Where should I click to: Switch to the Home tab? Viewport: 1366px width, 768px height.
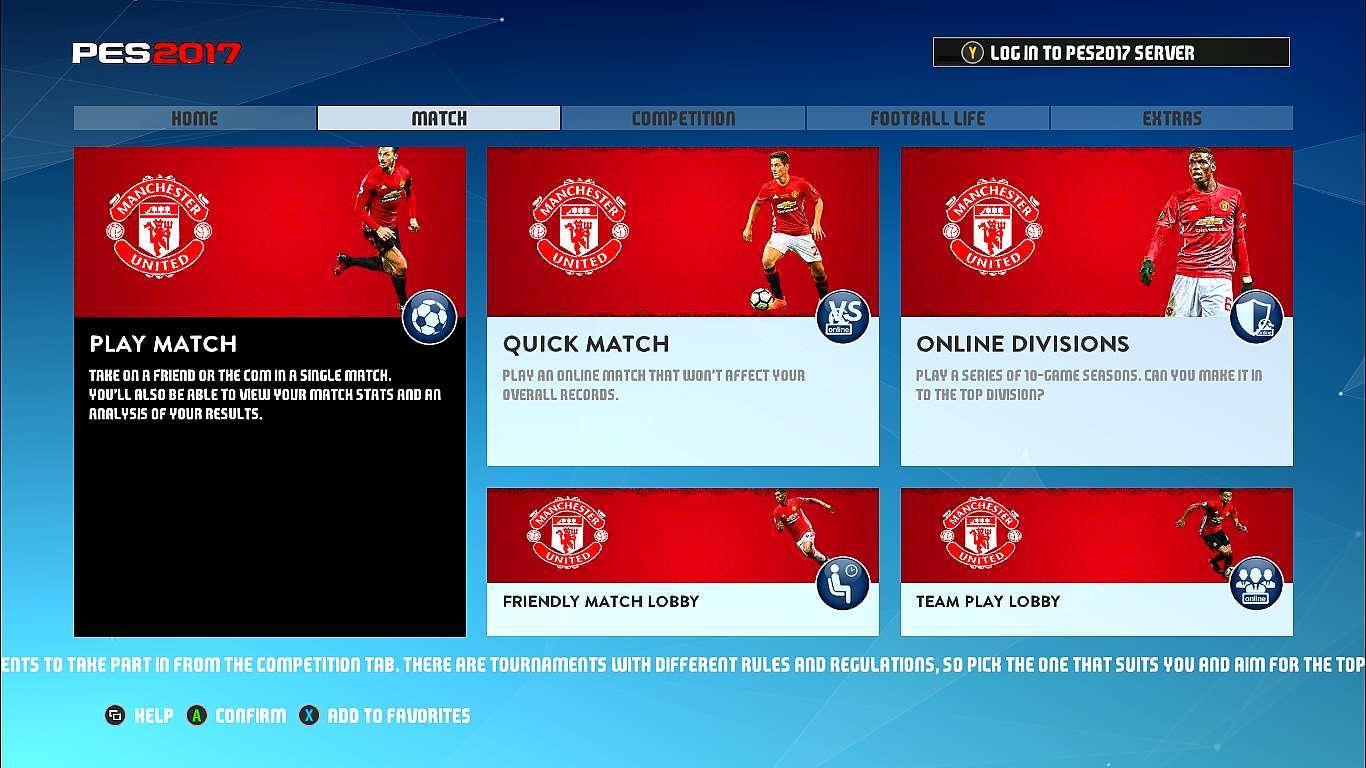(195, 118)
